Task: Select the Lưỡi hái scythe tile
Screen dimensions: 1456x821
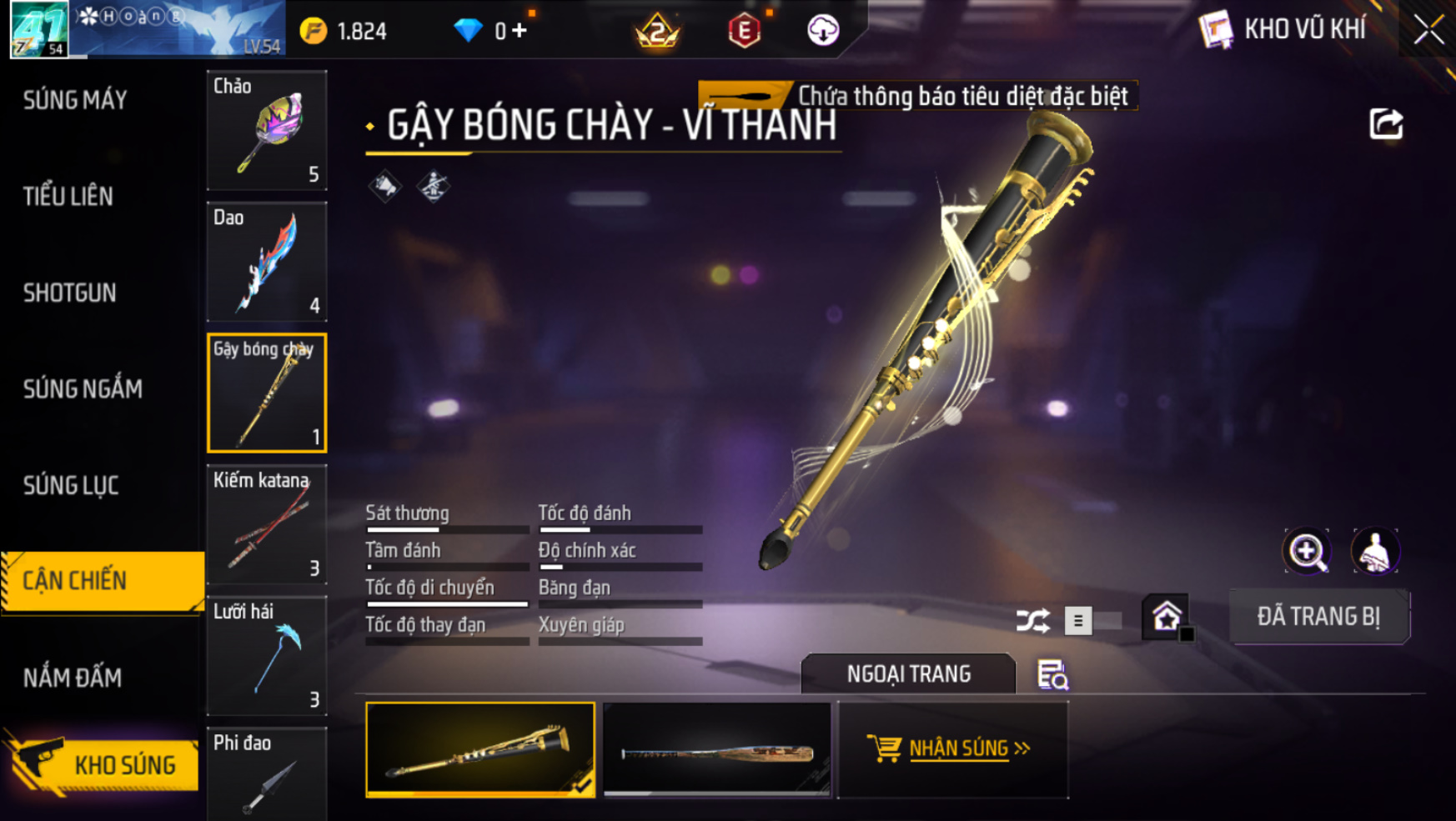Action: [x=267, y=656]
